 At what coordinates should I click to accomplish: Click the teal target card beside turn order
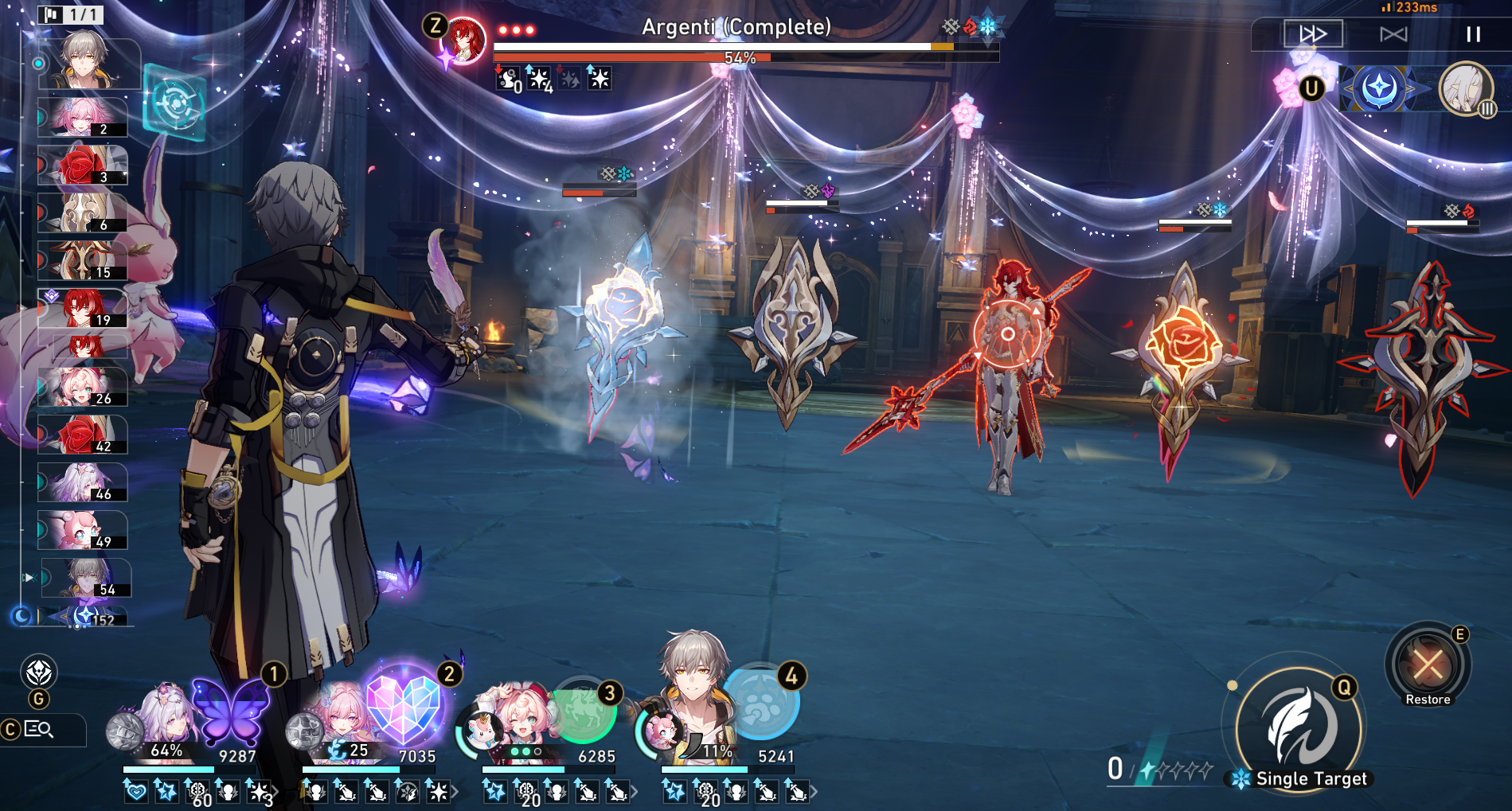tap(174, 103)
